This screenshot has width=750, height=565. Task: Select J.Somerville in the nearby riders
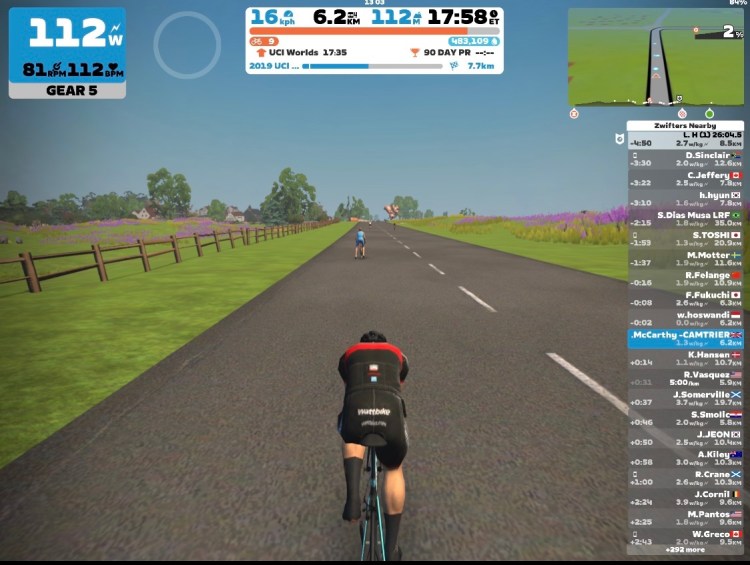click(685, 398)
